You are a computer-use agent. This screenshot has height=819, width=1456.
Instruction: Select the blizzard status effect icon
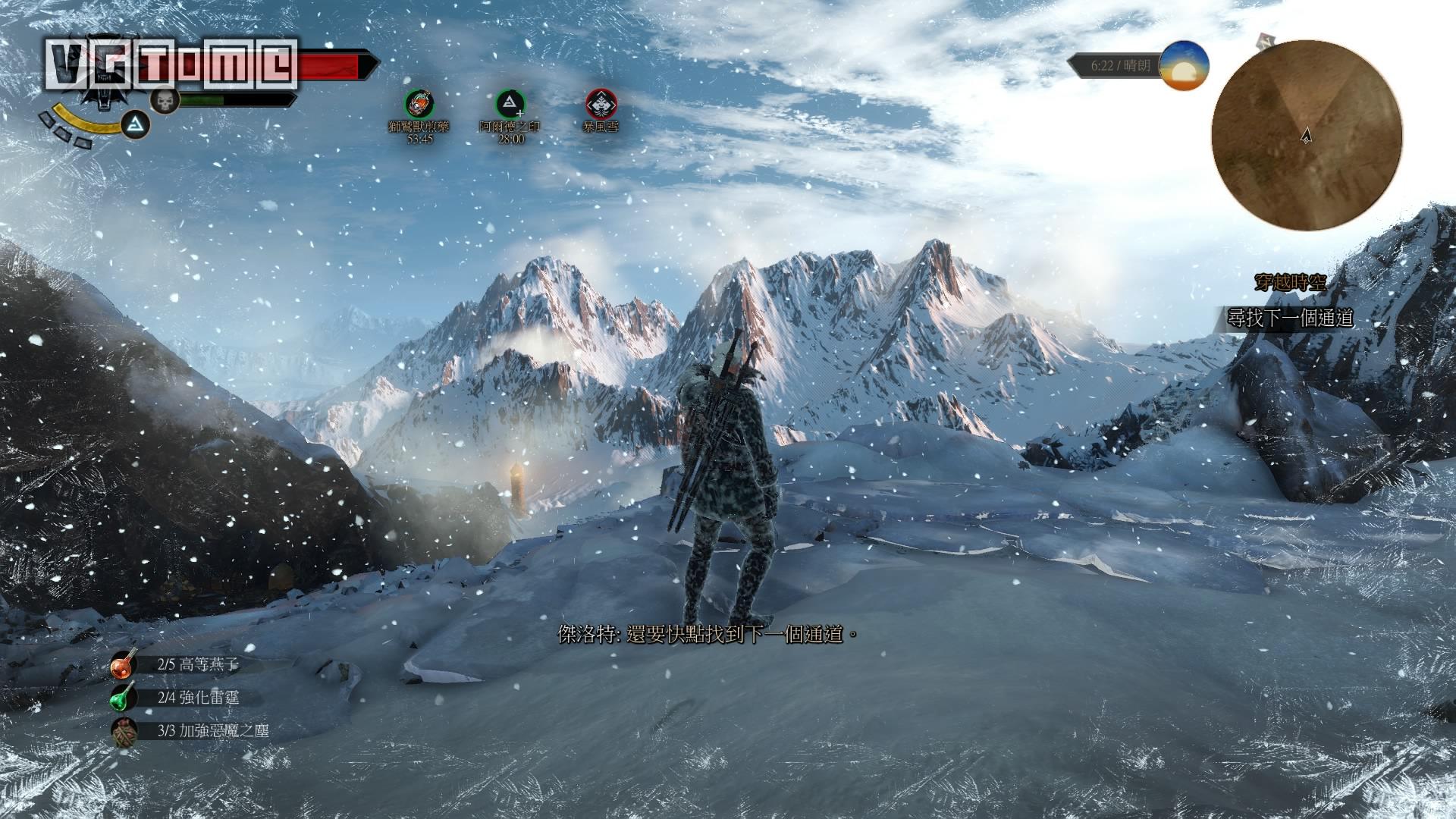pyautogui.click(x=601, y=103)
